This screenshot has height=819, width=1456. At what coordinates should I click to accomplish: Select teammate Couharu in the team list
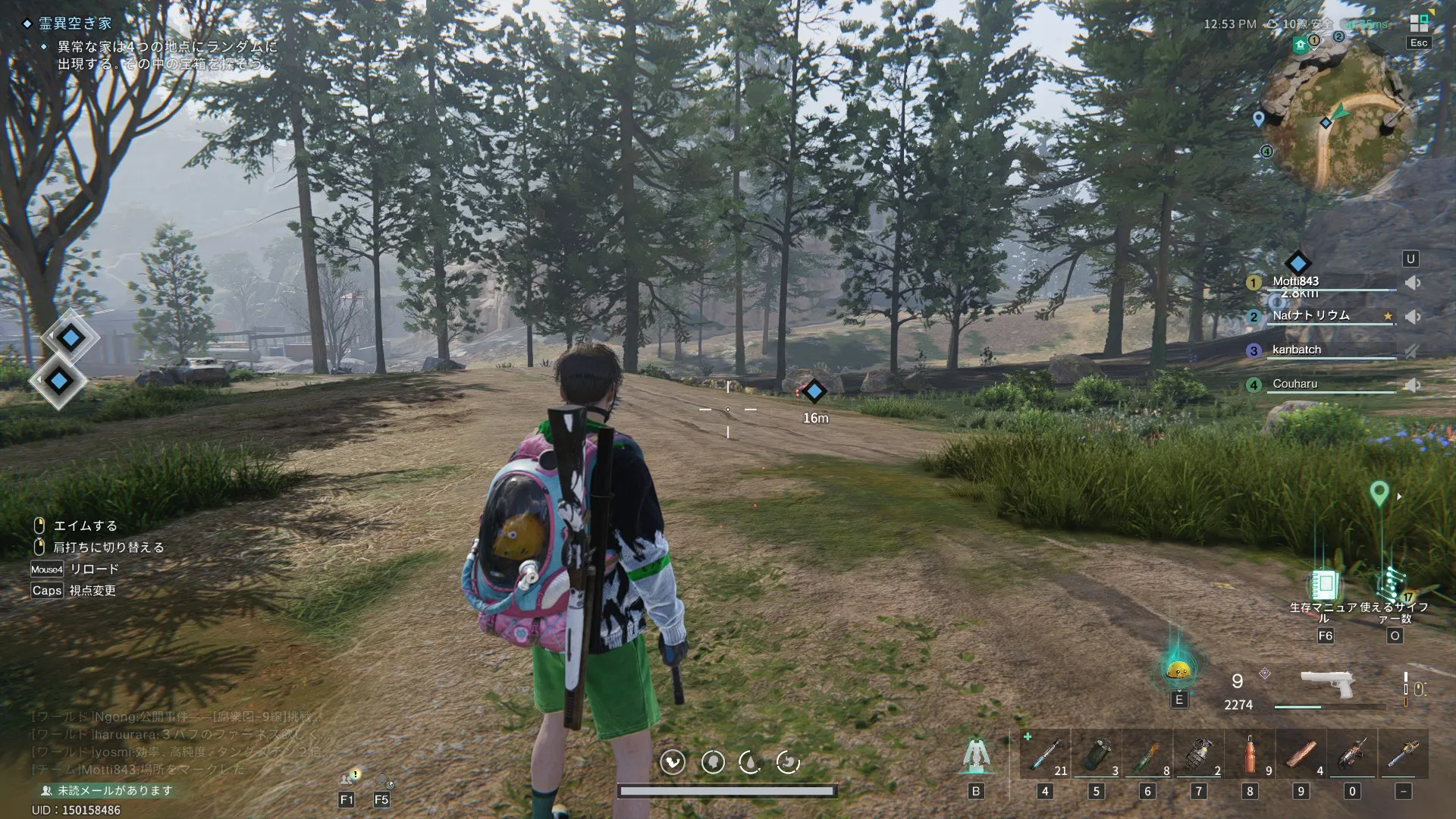click(1295, 384)
